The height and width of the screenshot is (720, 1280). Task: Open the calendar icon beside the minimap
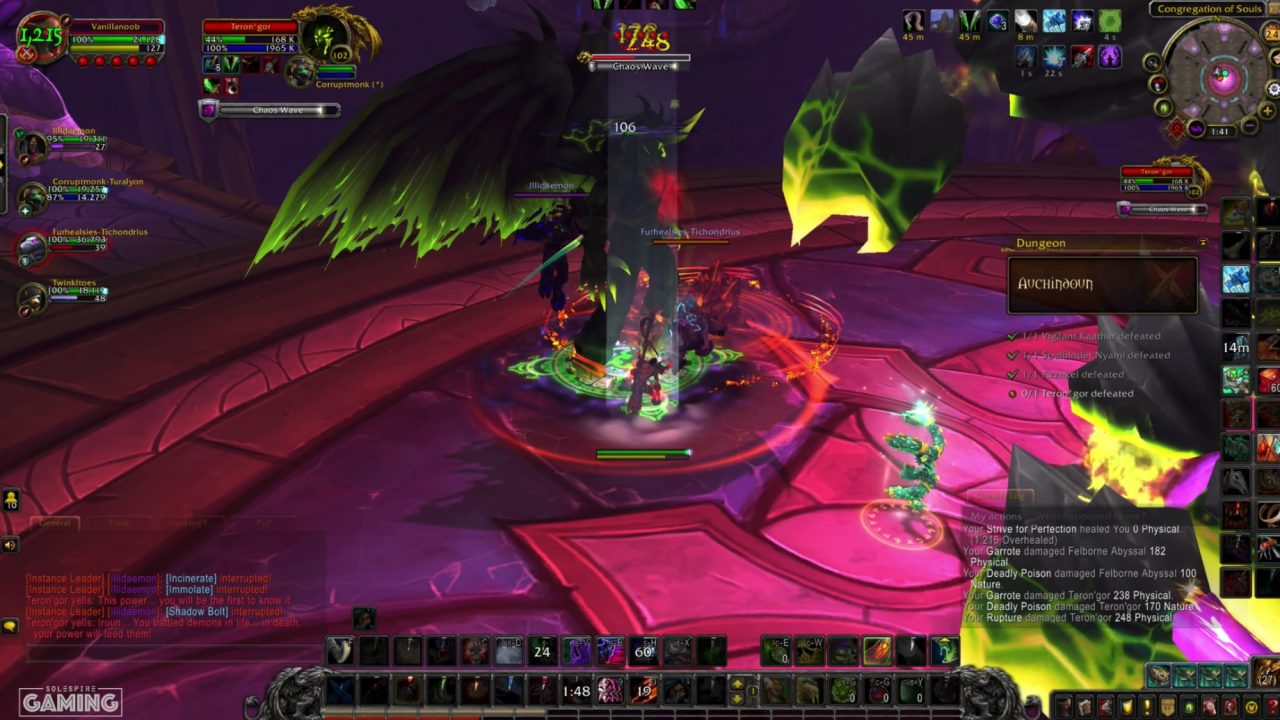point(1271,33)
